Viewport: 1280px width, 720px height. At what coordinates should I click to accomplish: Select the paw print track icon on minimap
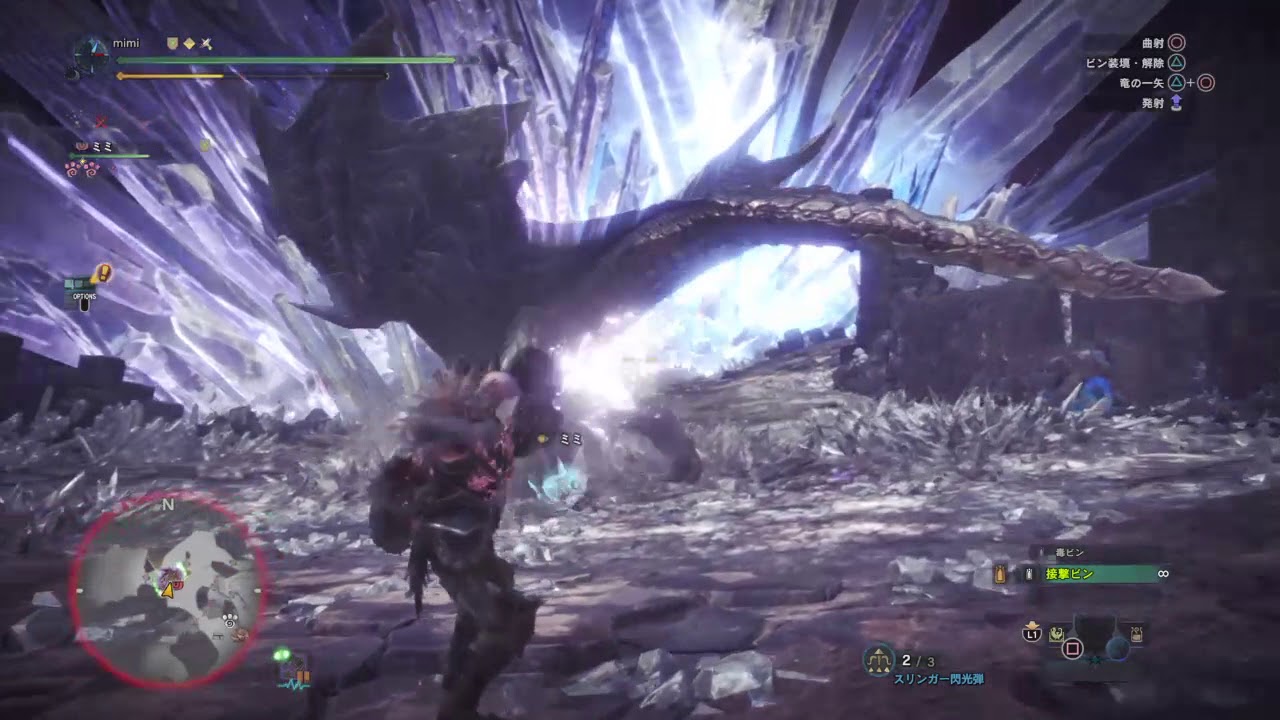pos(230,621)
